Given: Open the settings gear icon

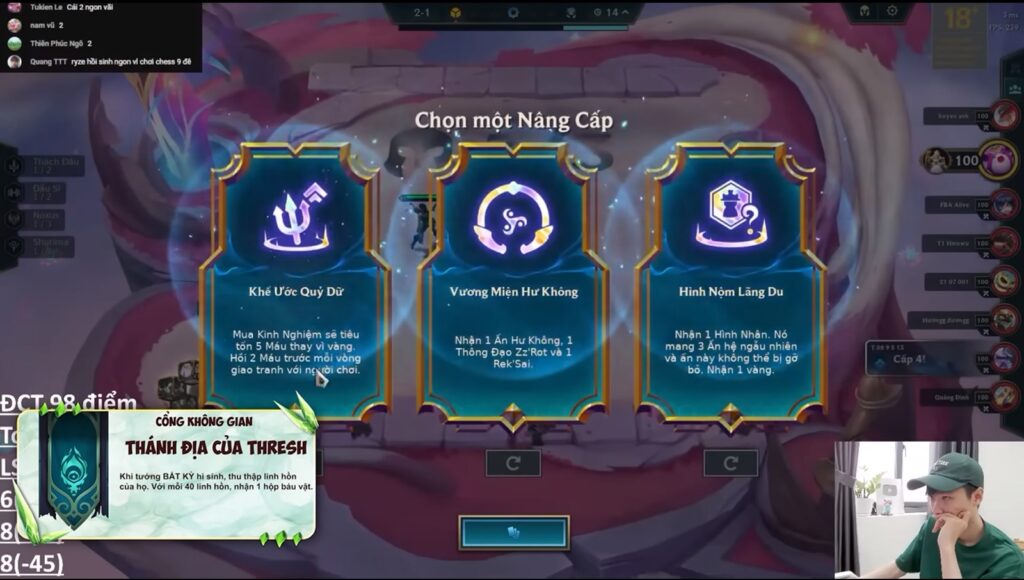Looking at the screenshot, I should [x=892, y=12].
